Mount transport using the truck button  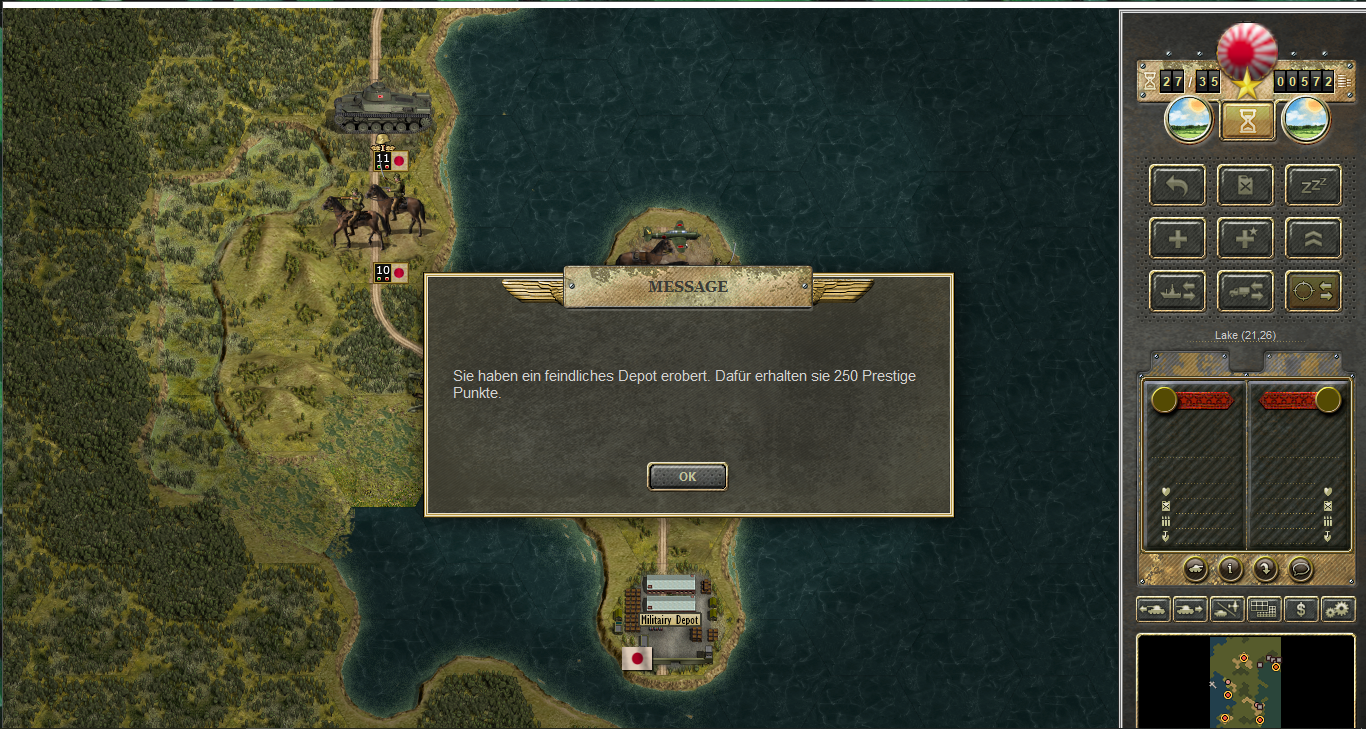tap(1245, 292)
